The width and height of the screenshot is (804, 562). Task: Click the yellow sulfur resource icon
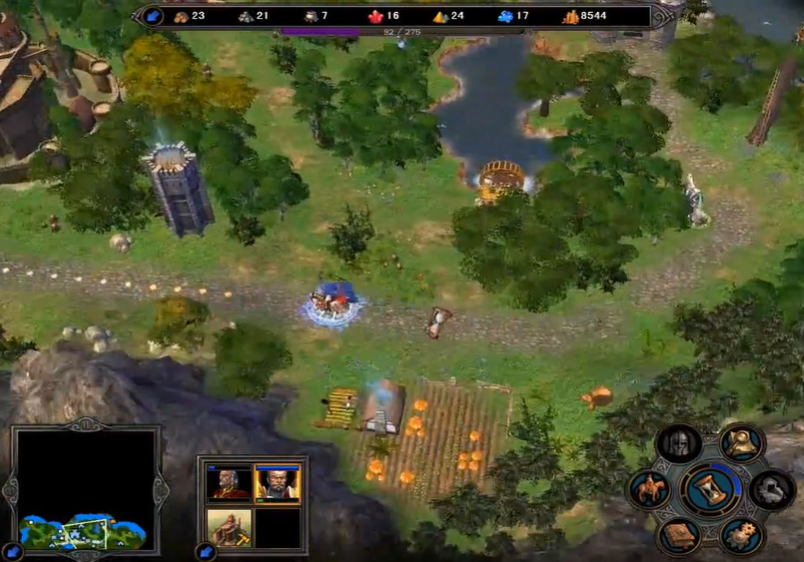[x=440, y=16]
